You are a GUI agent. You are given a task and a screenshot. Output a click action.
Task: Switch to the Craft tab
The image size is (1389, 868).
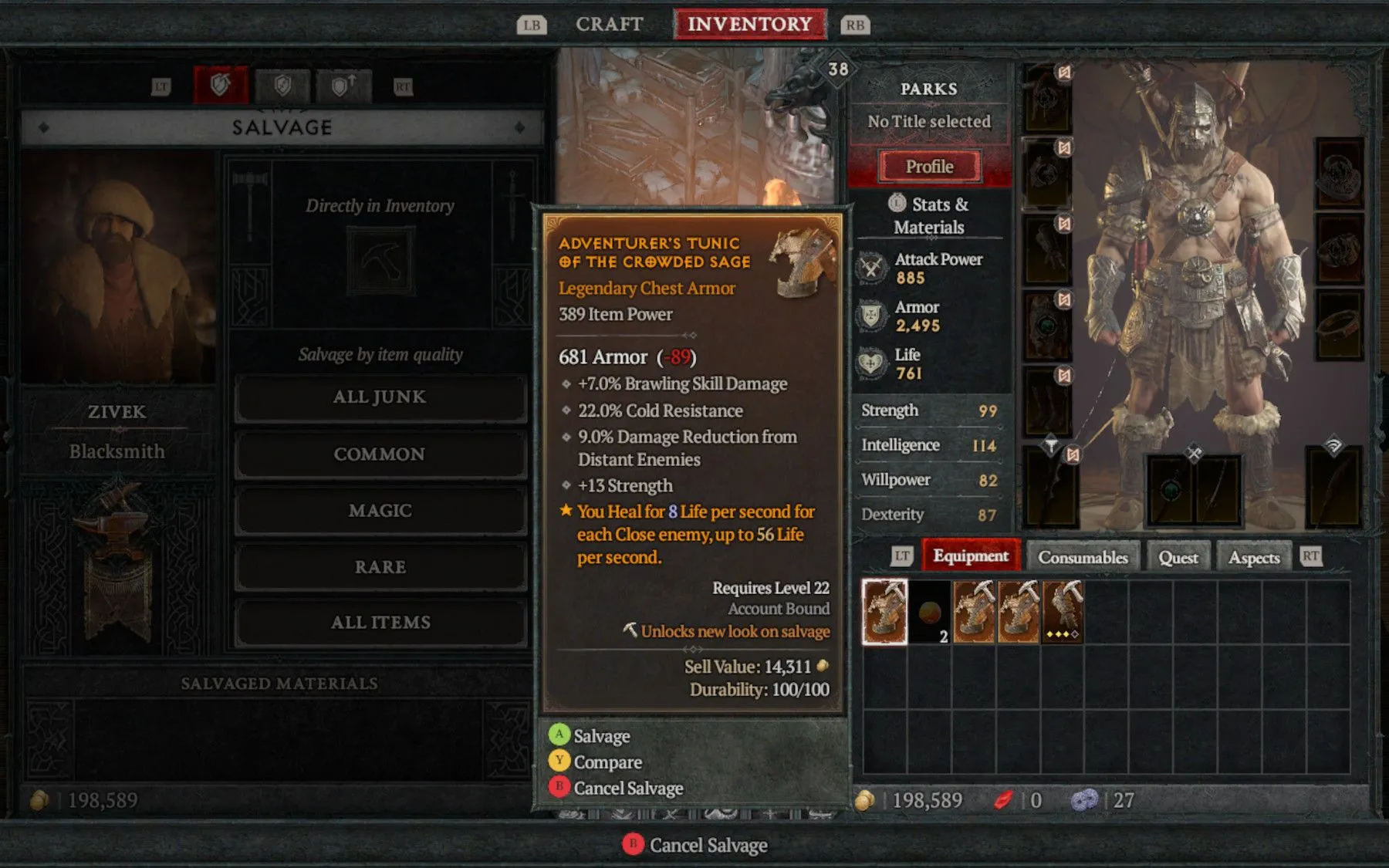click(609, 25)
